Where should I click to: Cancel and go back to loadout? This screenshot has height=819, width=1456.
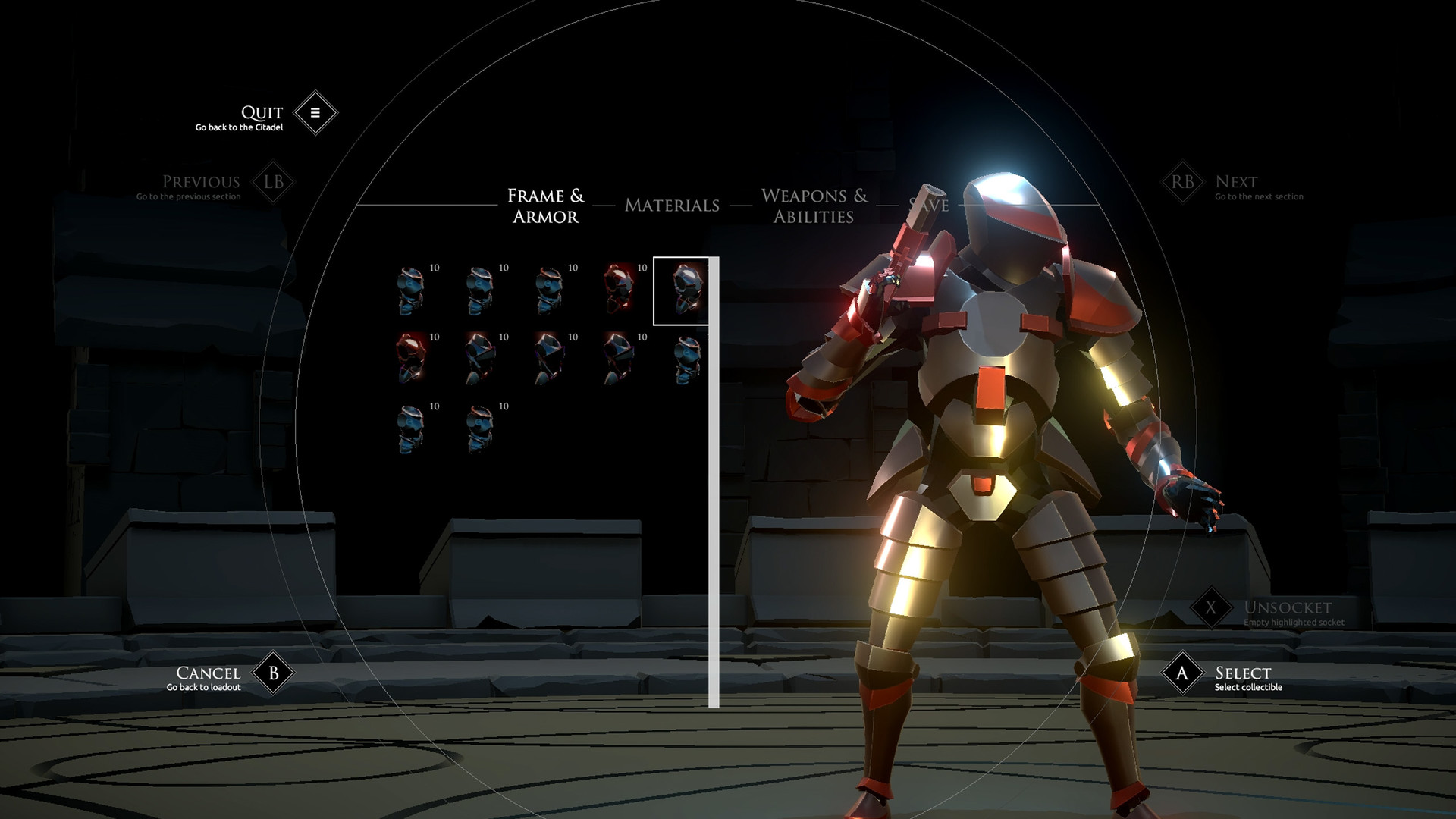pyautogui.click(x=273, y=673)
